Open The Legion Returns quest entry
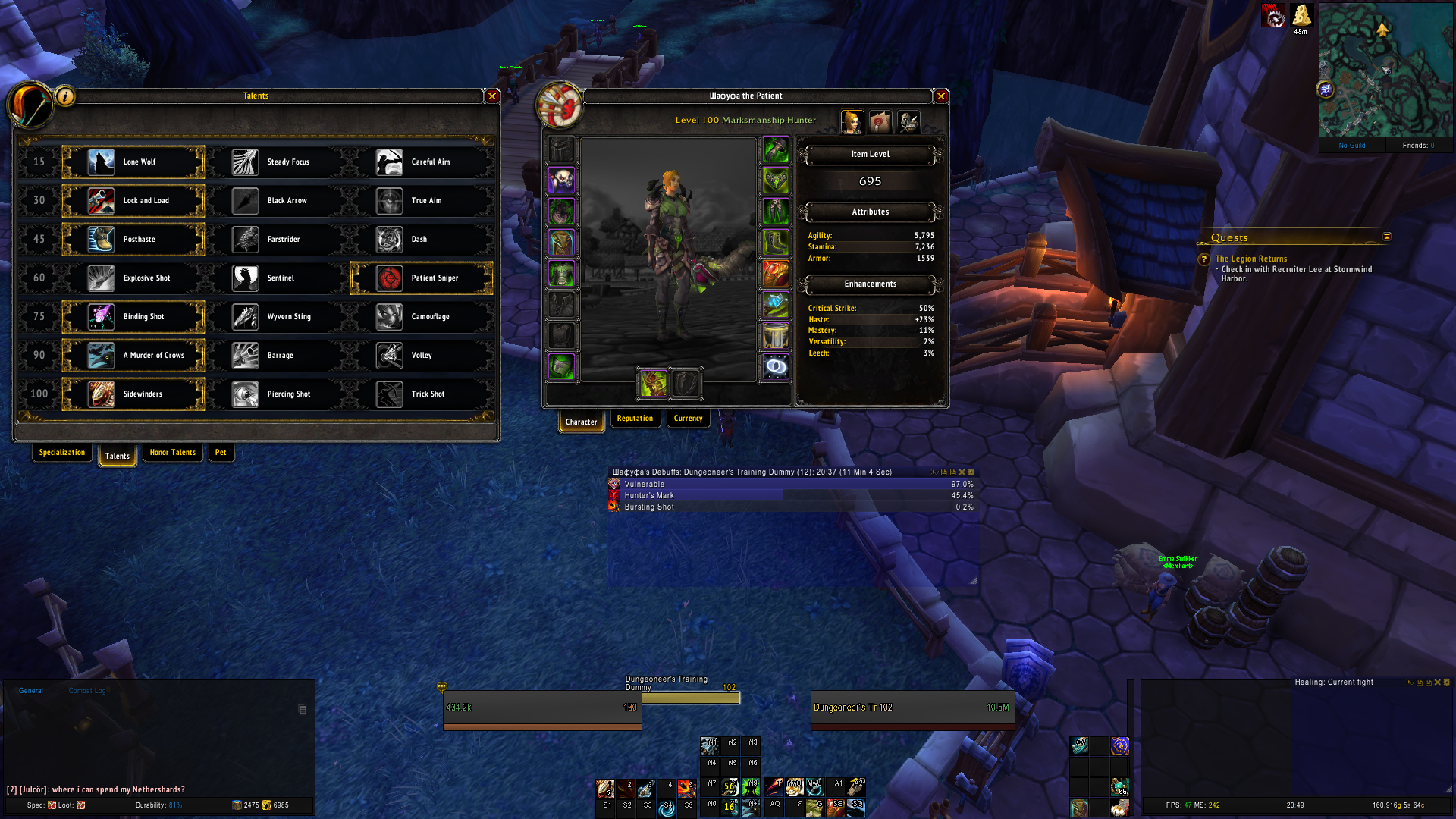The height and width of the screenshot is (819, 1456). click(x=1250, y=259)
